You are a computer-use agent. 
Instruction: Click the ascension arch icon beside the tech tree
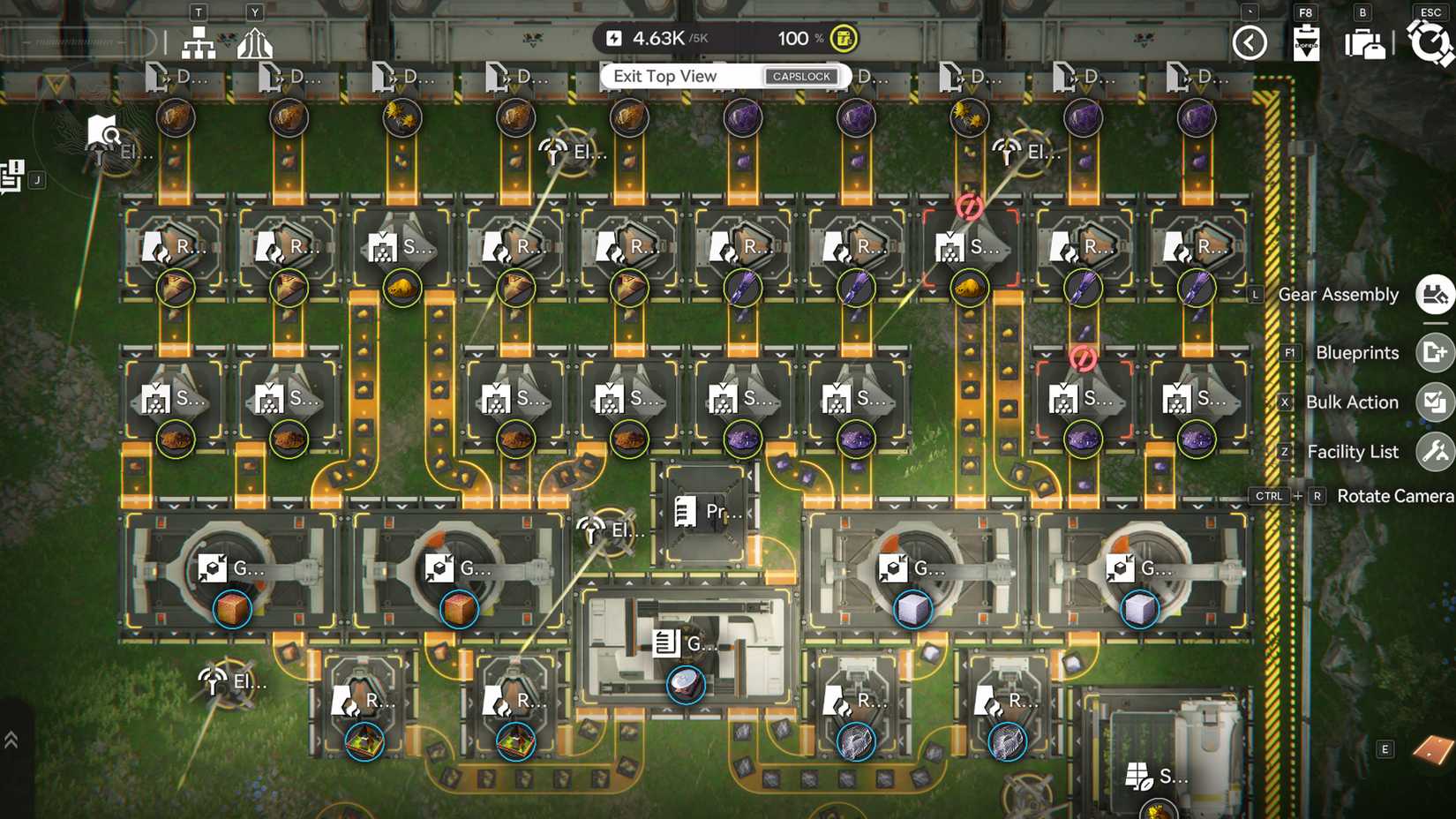(255, 42)
